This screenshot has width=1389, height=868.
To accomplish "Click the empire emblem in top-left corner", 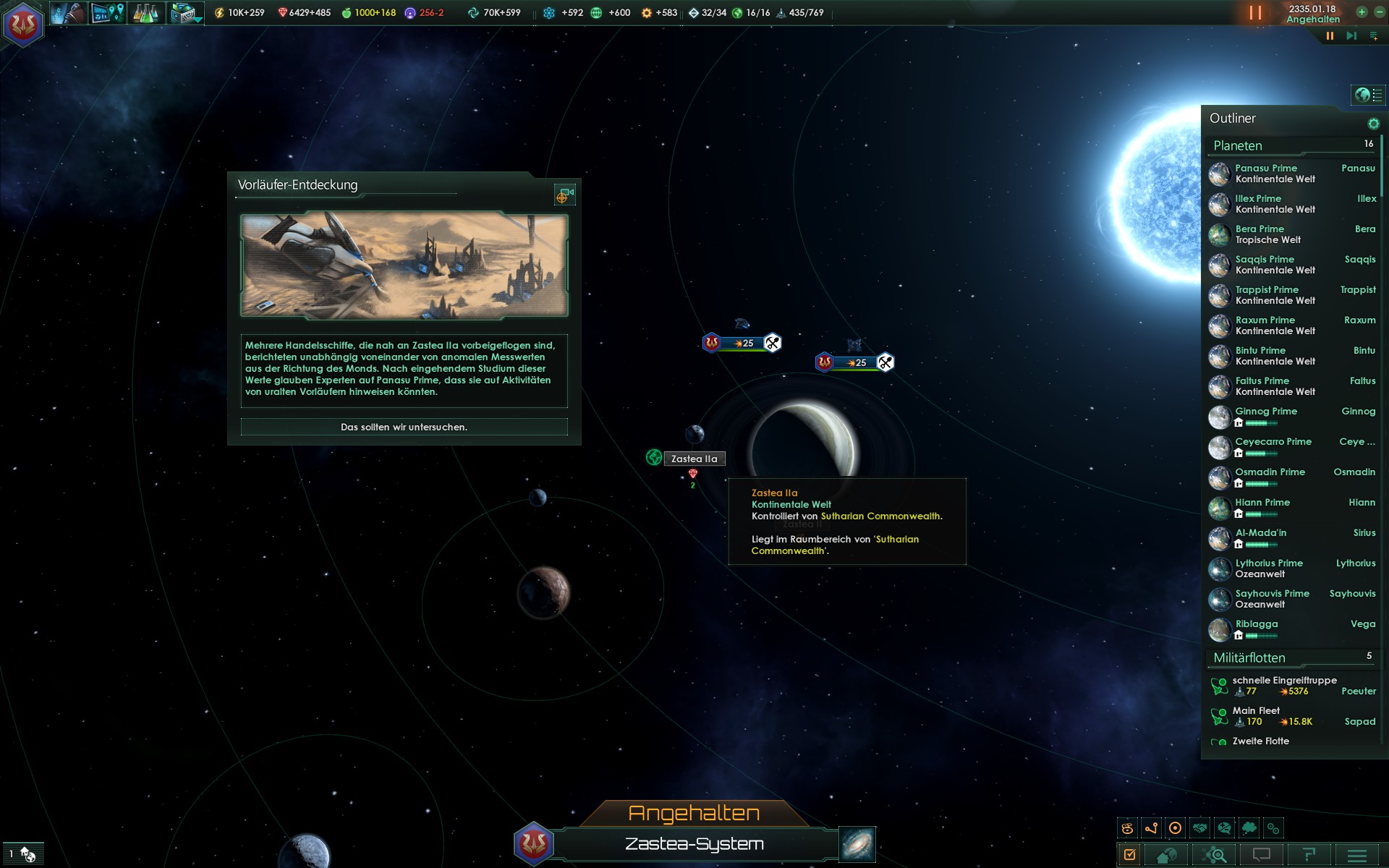I will pos(23,24).
